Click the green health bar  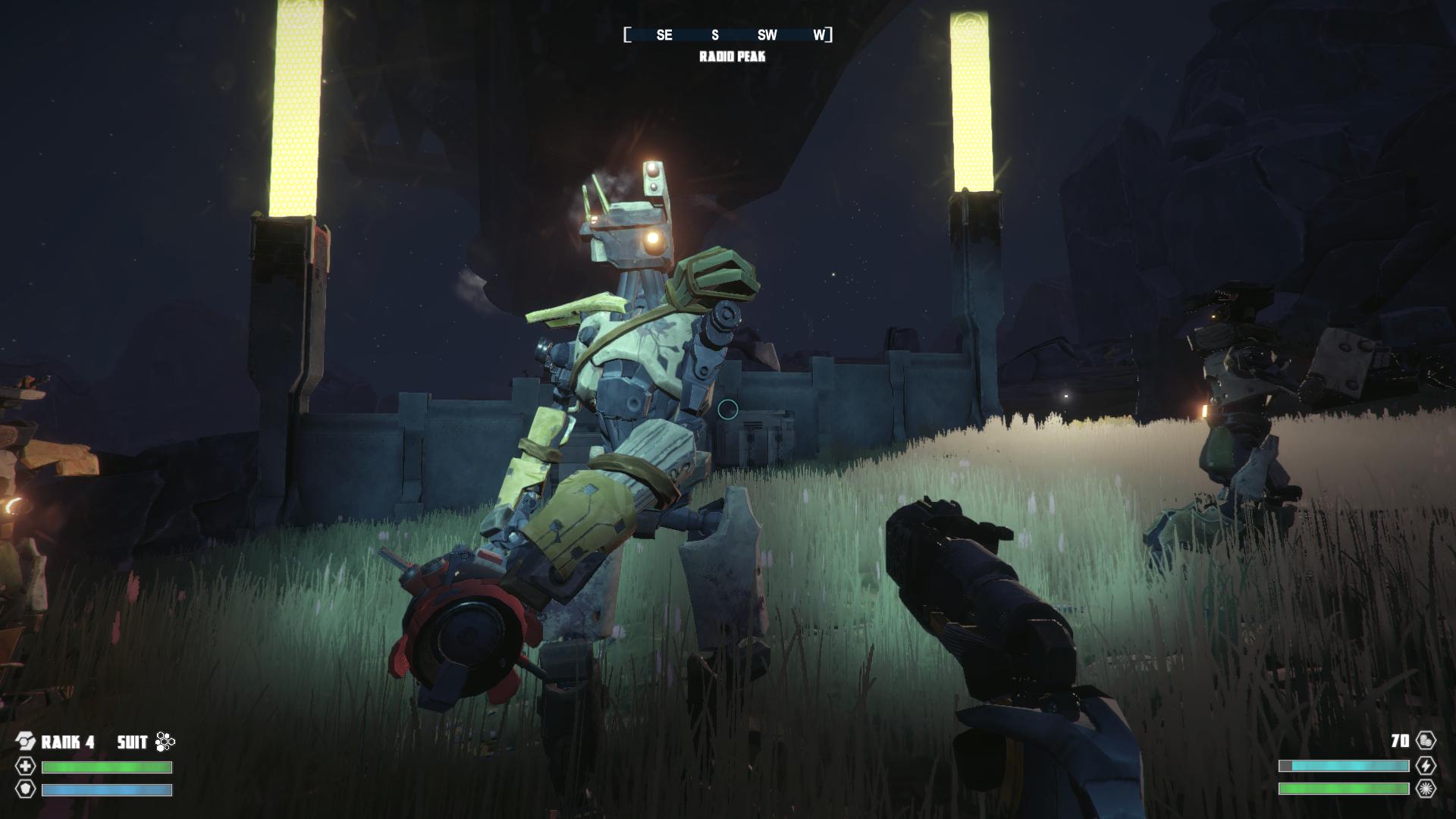tap(106, 767)
